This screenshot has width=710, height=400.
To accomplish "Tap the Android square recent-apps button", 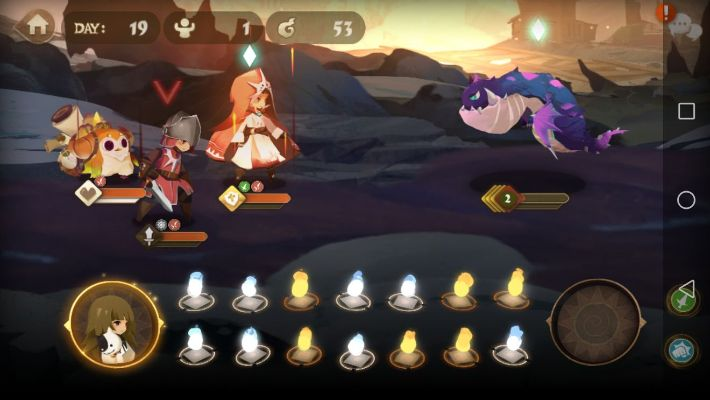I will 686,111.
